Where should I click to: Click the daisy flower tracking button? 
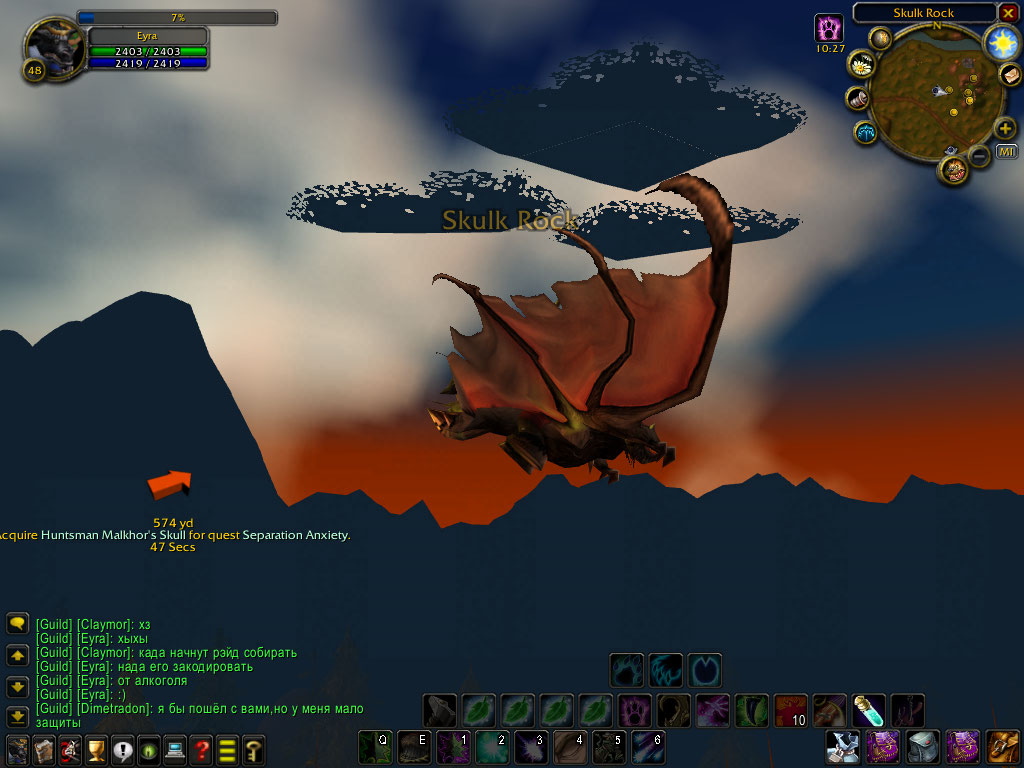[x=861, y=66]
